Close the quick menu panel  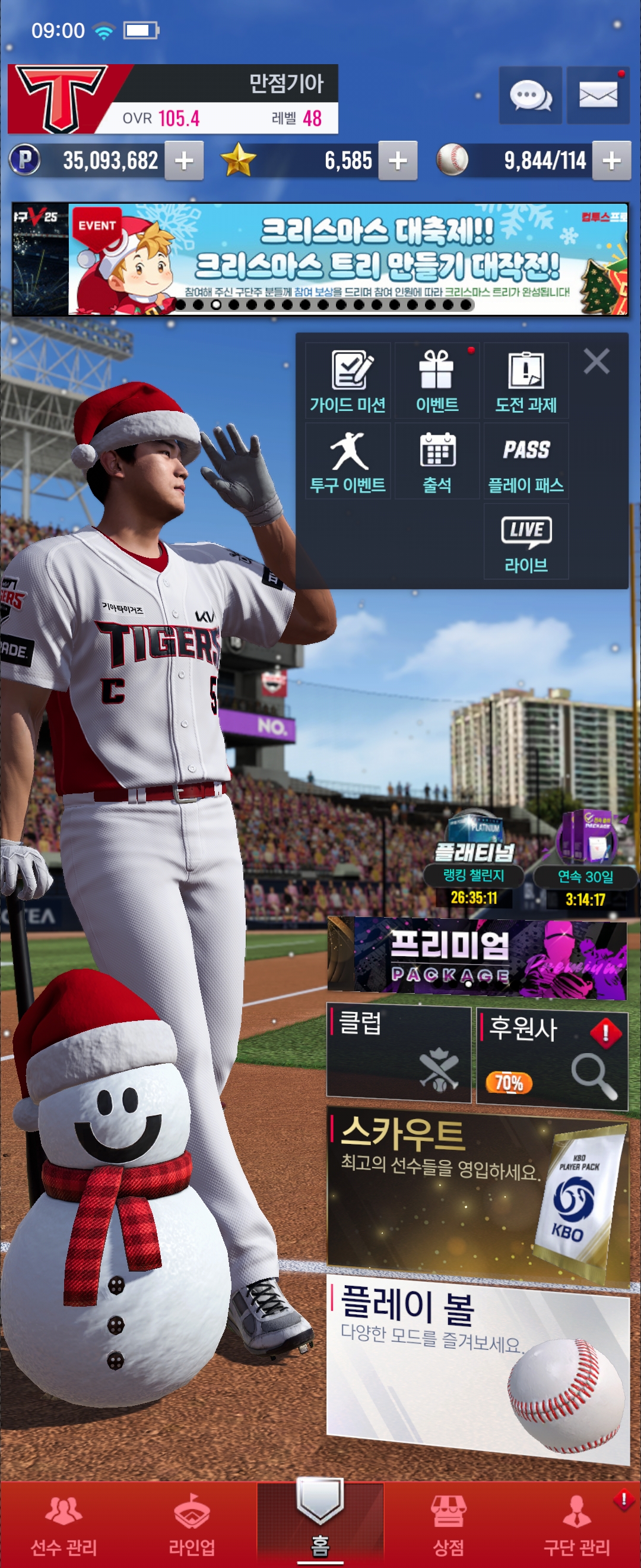click(596, 361)
